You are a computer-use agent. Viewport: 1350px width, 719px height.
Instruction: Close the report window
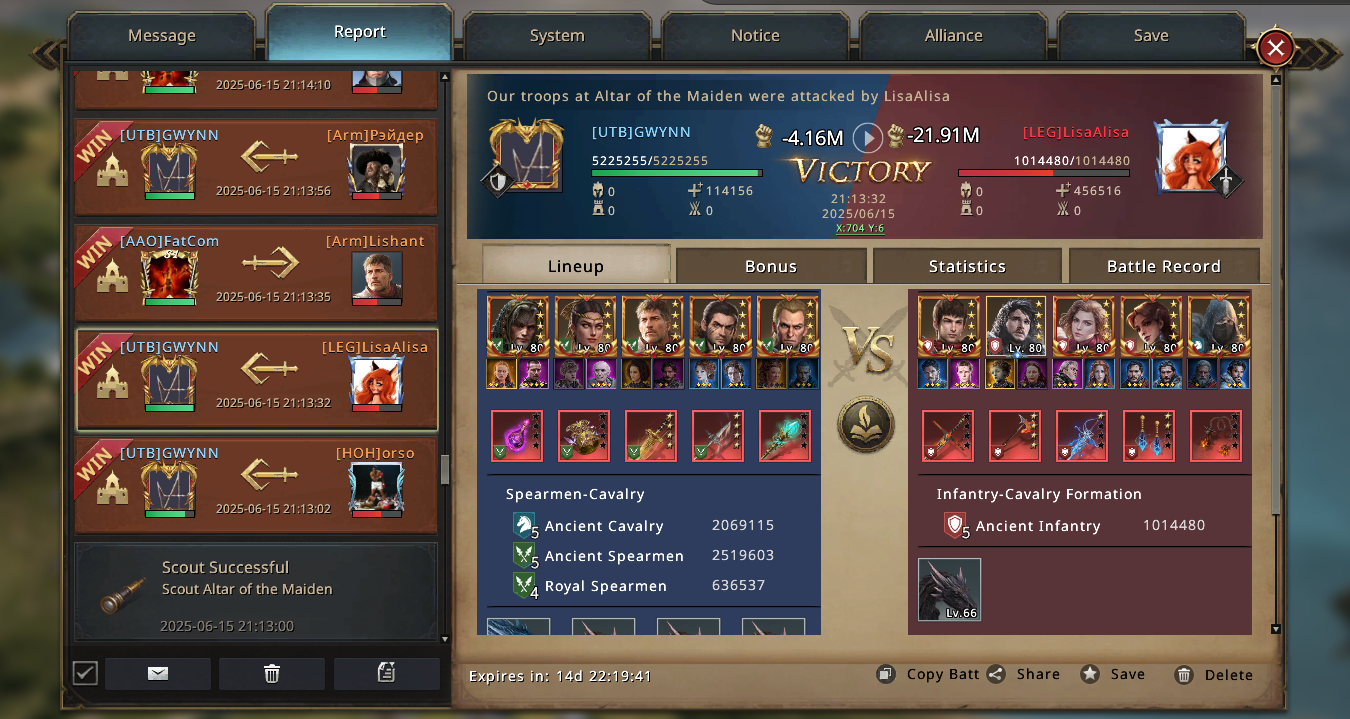(x=1276, y=48)
